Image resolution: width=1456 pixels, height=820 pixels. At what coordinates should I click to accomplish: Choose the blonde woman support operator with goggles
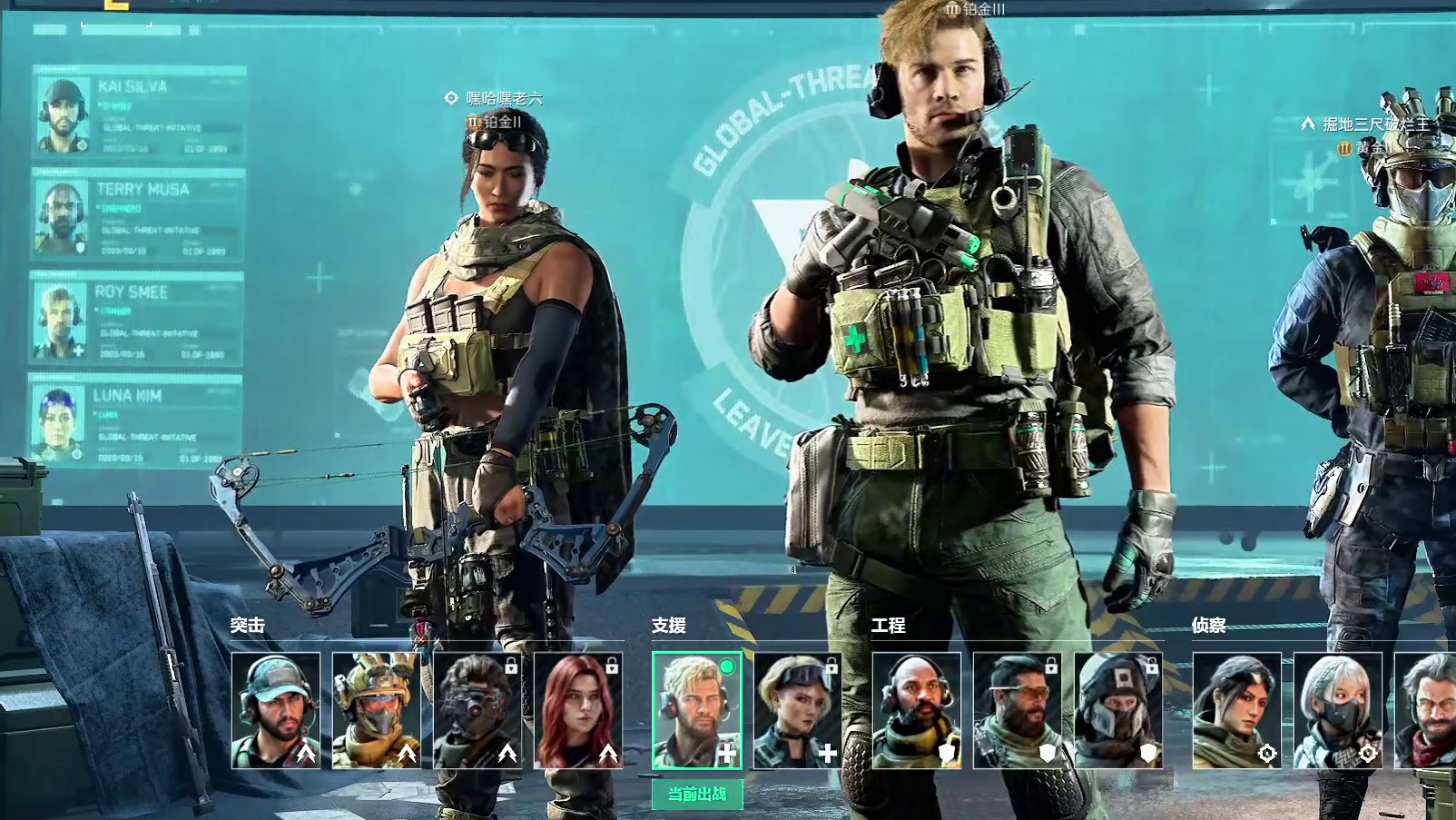click(x=797, y=710)
